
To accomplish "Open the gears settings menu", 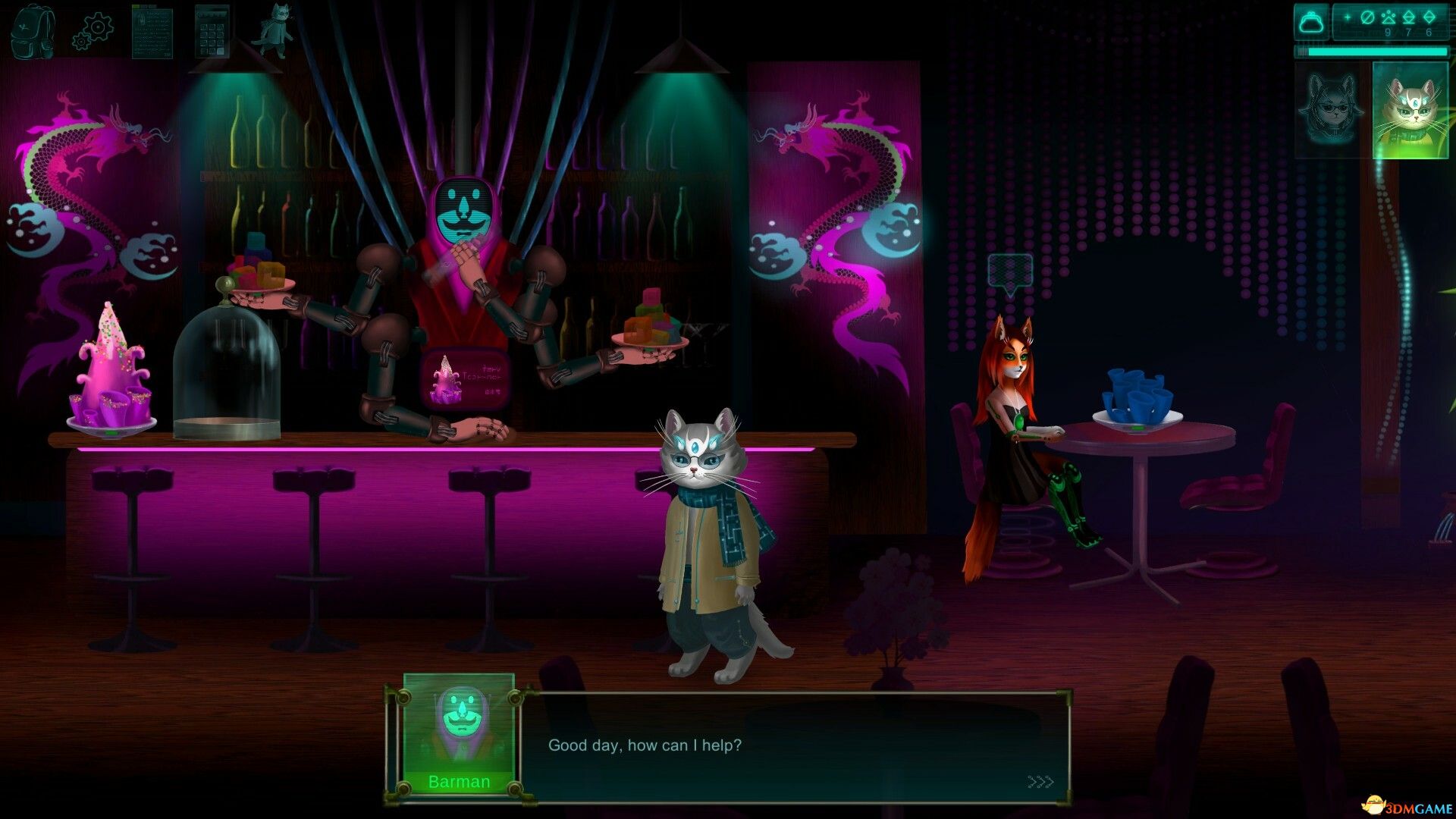I will pos(93,32).
